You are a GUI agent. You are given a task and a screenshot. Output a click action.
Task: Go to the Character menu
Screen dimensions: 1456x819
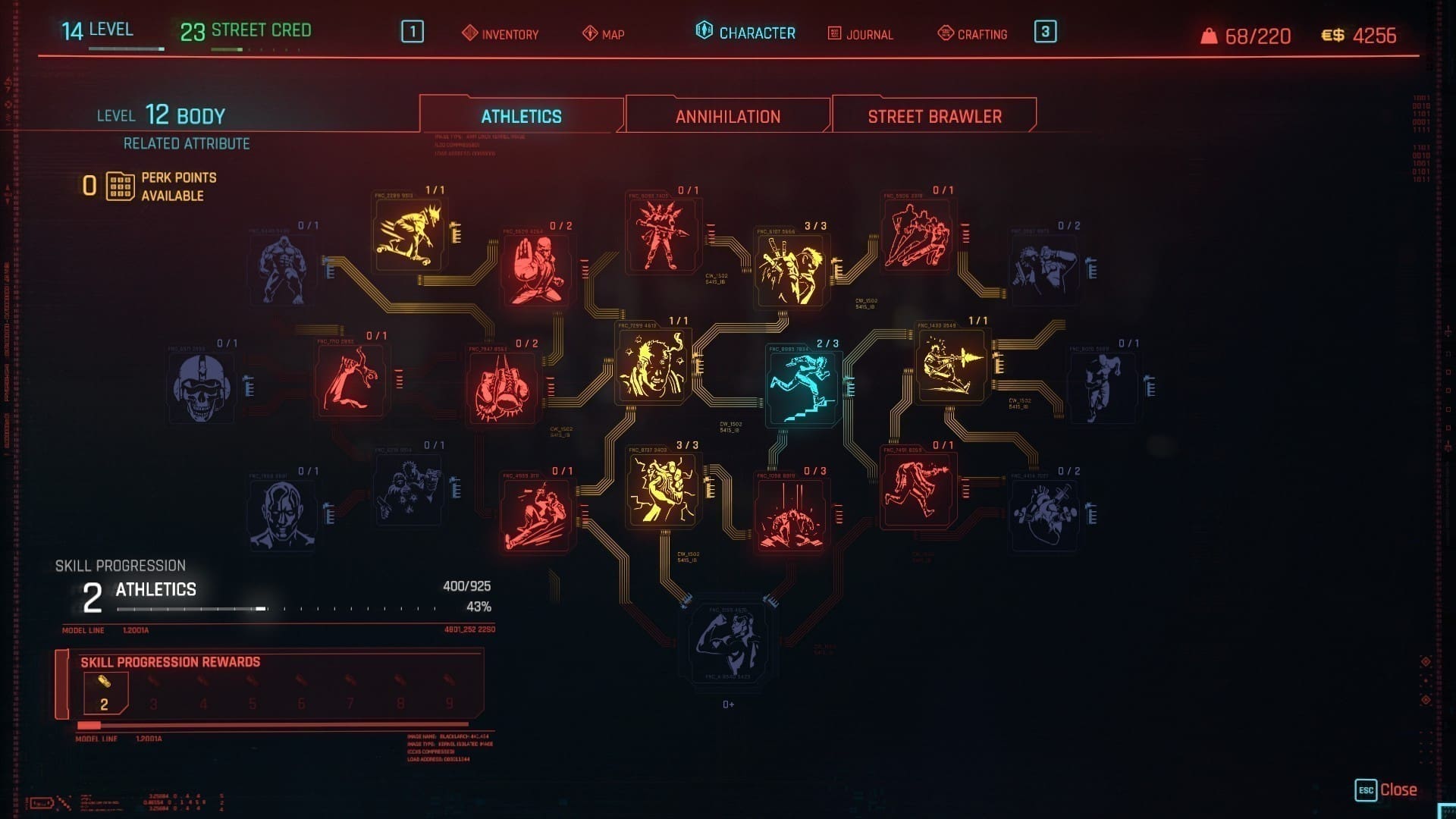coord(745,33)
